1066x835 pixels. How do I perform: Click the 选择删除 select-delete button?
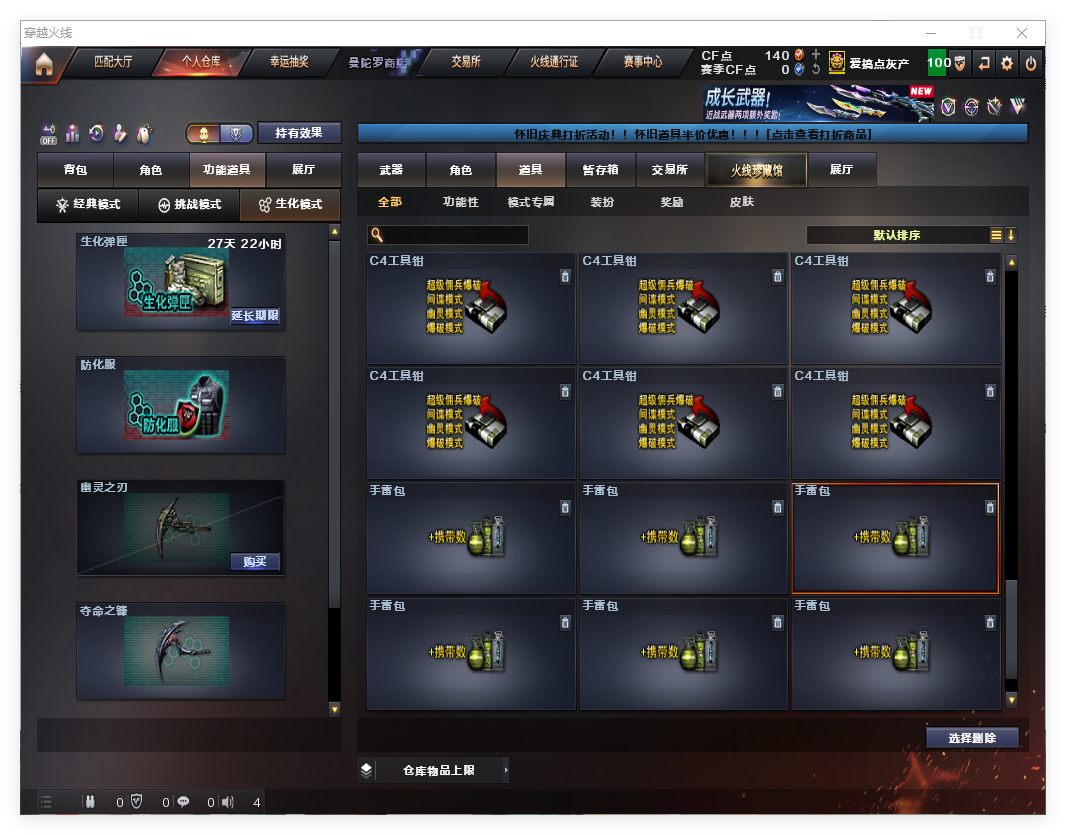971,738
